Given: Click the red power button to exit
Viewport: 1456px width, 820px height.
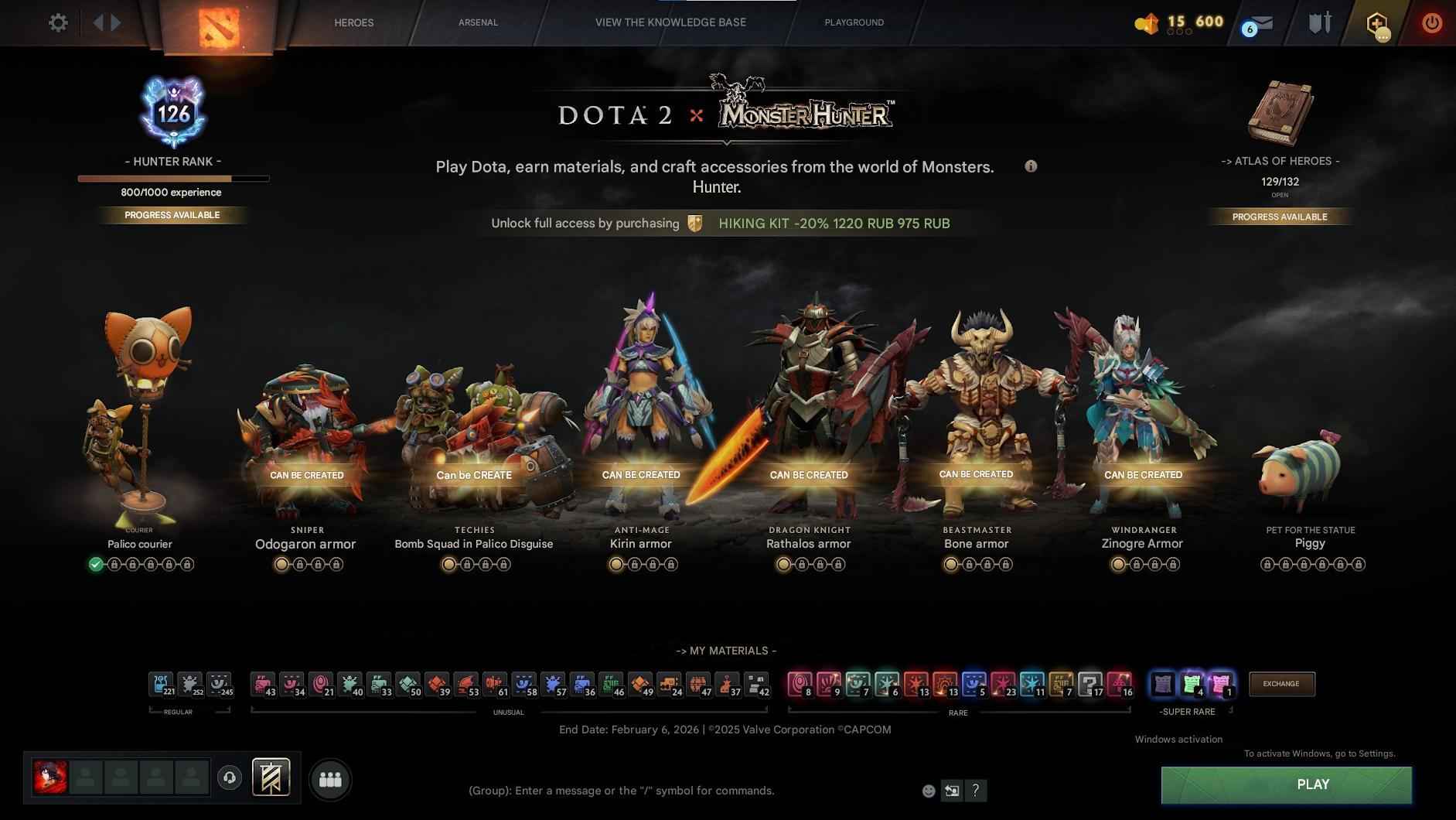Looking at the screenshot, I should tap(1430, 23).
